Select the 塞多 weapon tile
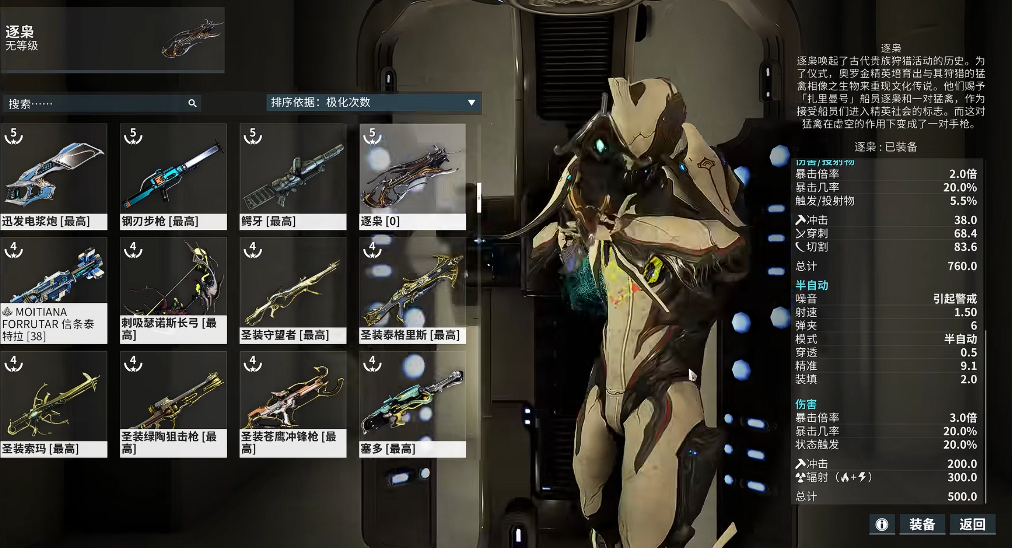This screenshot has width=1012, height=548. pyautogui.click(x=412, y=404)
